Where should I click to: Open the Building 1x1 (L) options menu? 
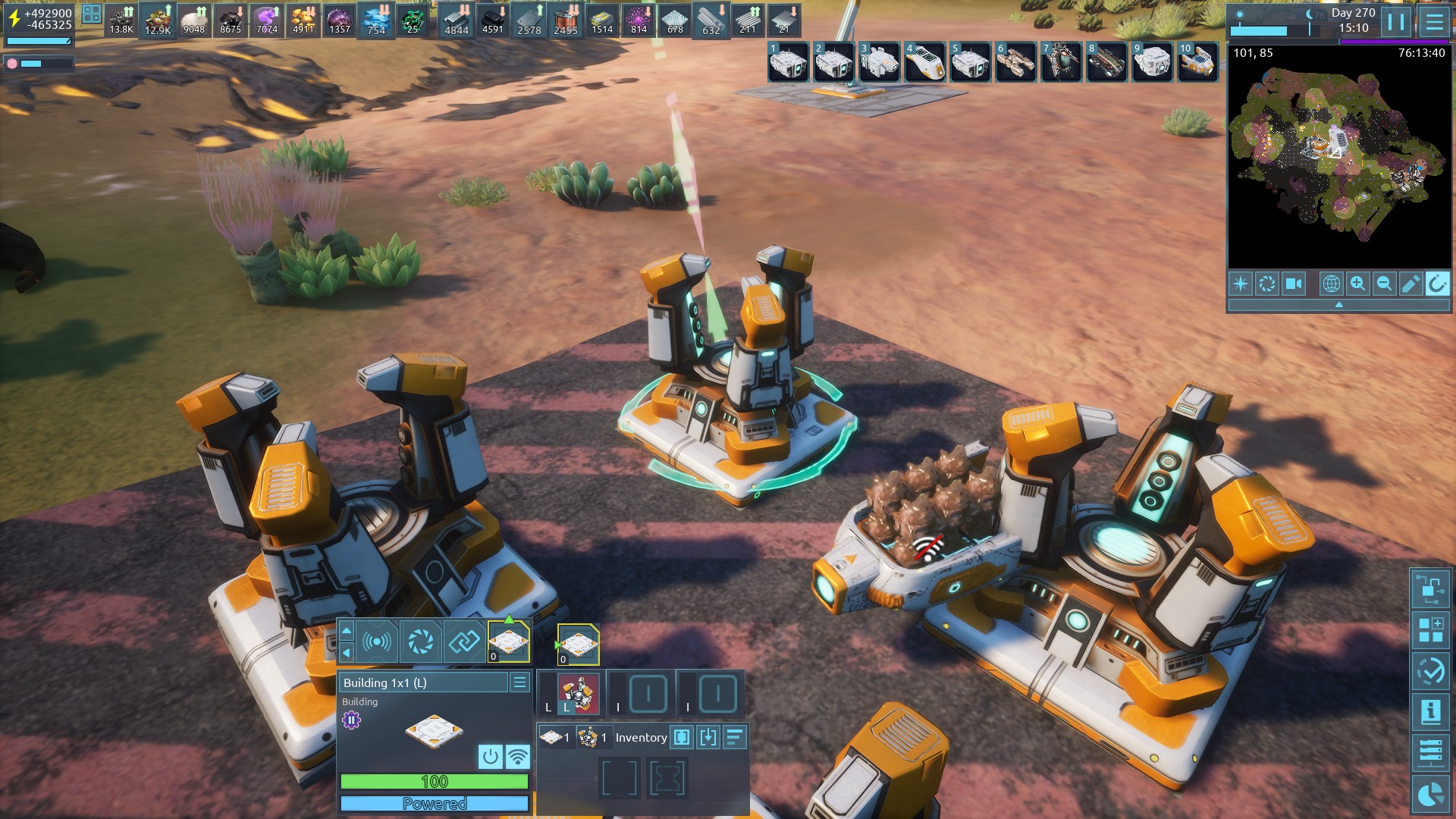point(519,682)
